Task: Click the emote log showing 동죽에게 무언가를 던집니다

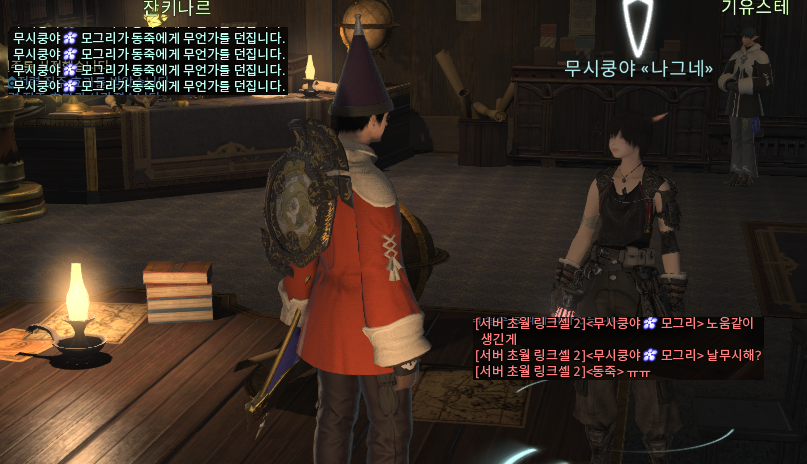Action: (x=150, y=37)
